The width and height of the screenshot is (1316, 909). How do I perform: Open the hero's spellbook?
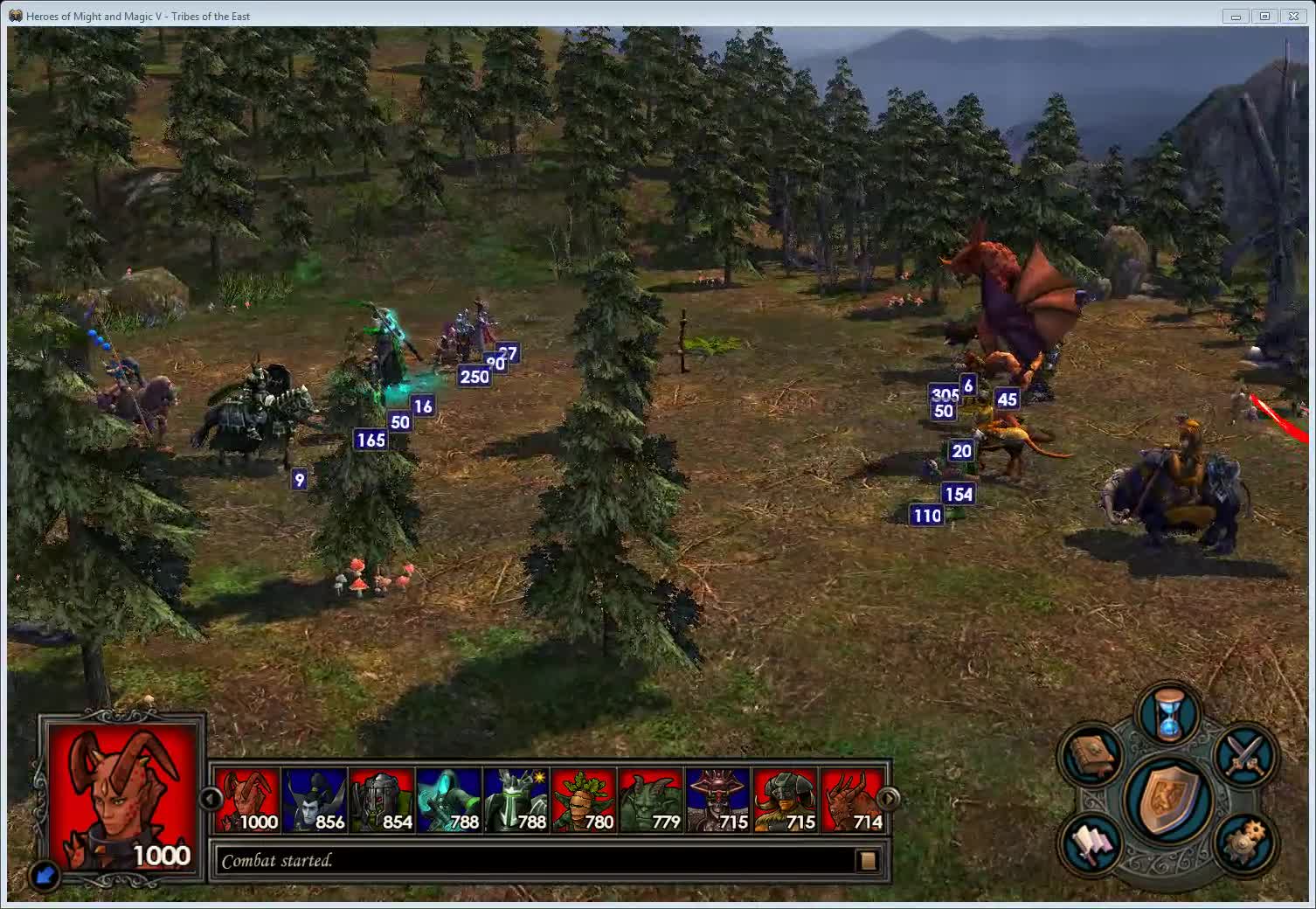(1091, 754)
